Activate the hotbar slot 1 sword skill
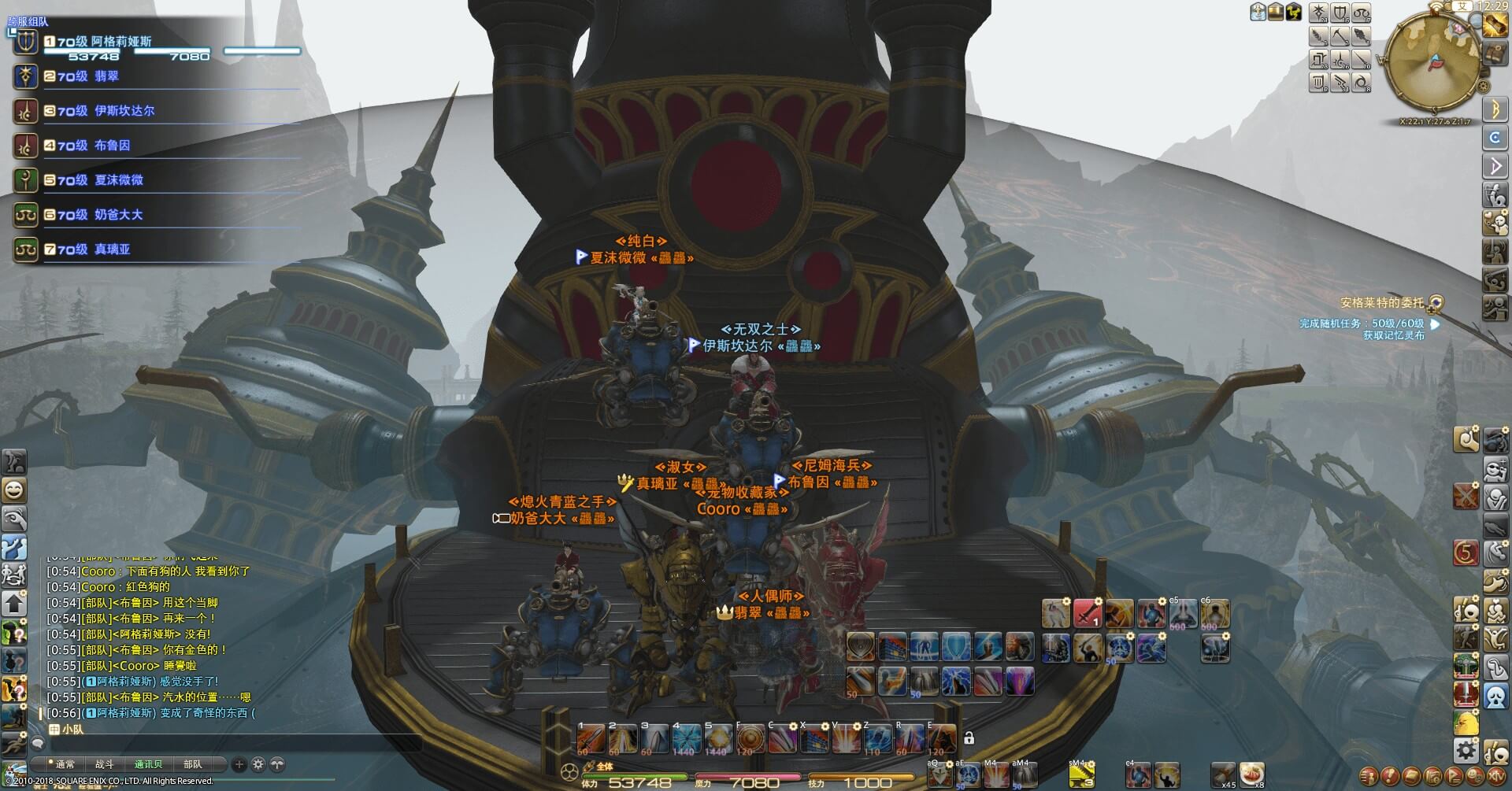 click(x=591, y=739)
